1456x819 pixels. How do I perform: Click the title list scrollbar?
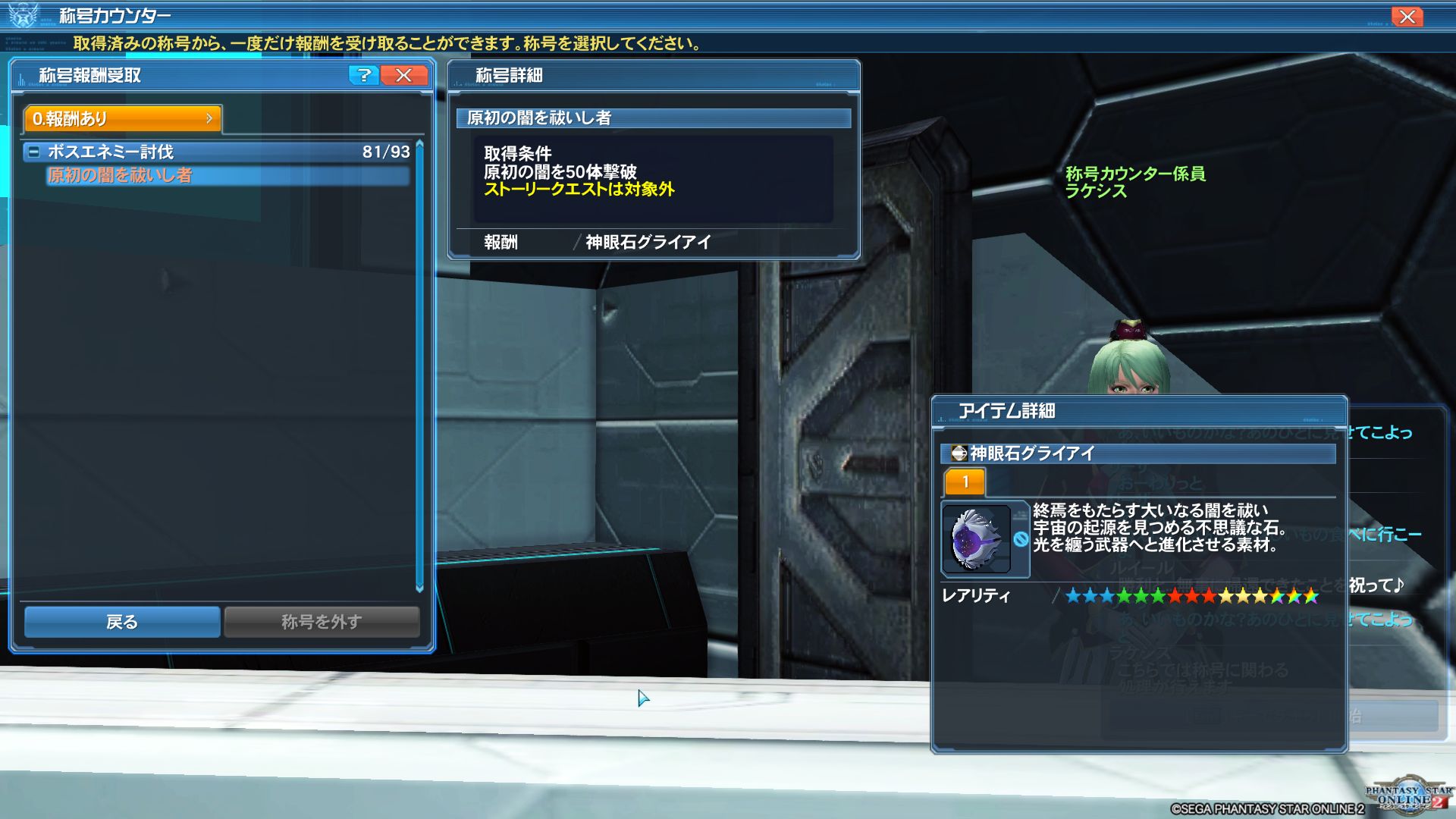(x=419, y=366)
